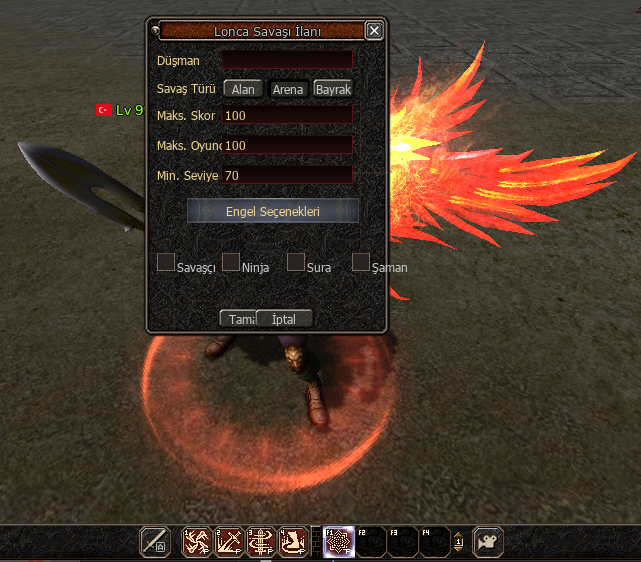Enable the Şaman class checkbox
Viewport: 641px width, 562px height.
point(361,262)
